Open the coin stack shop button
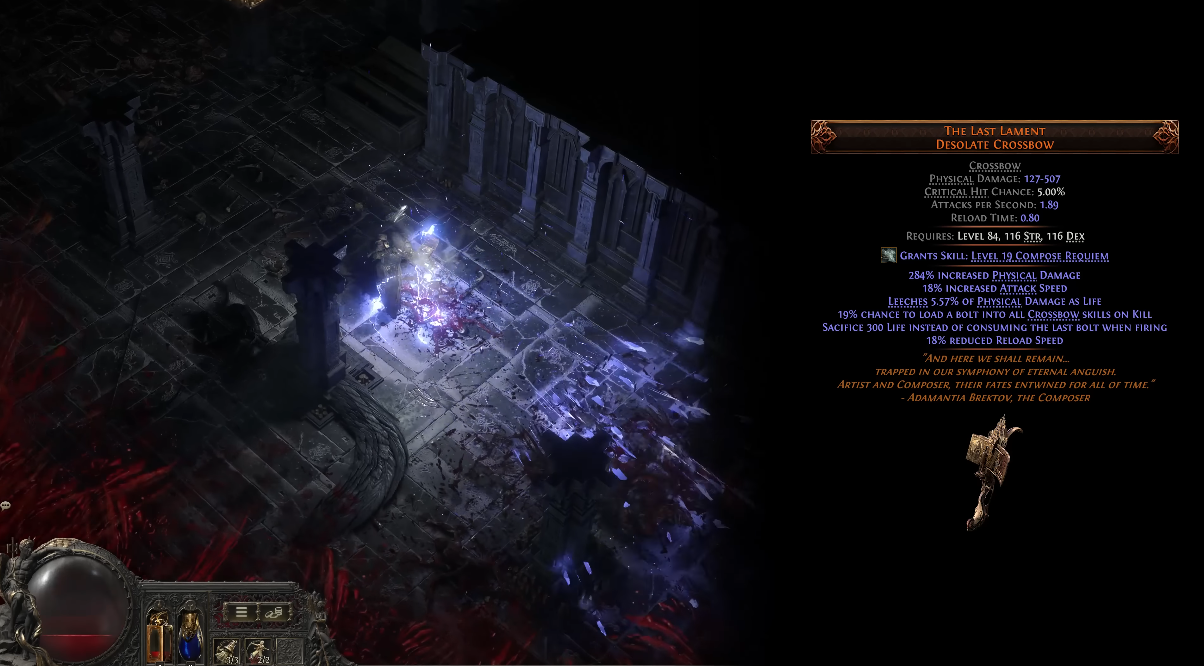1204x666 pixels. coord(274,611)
